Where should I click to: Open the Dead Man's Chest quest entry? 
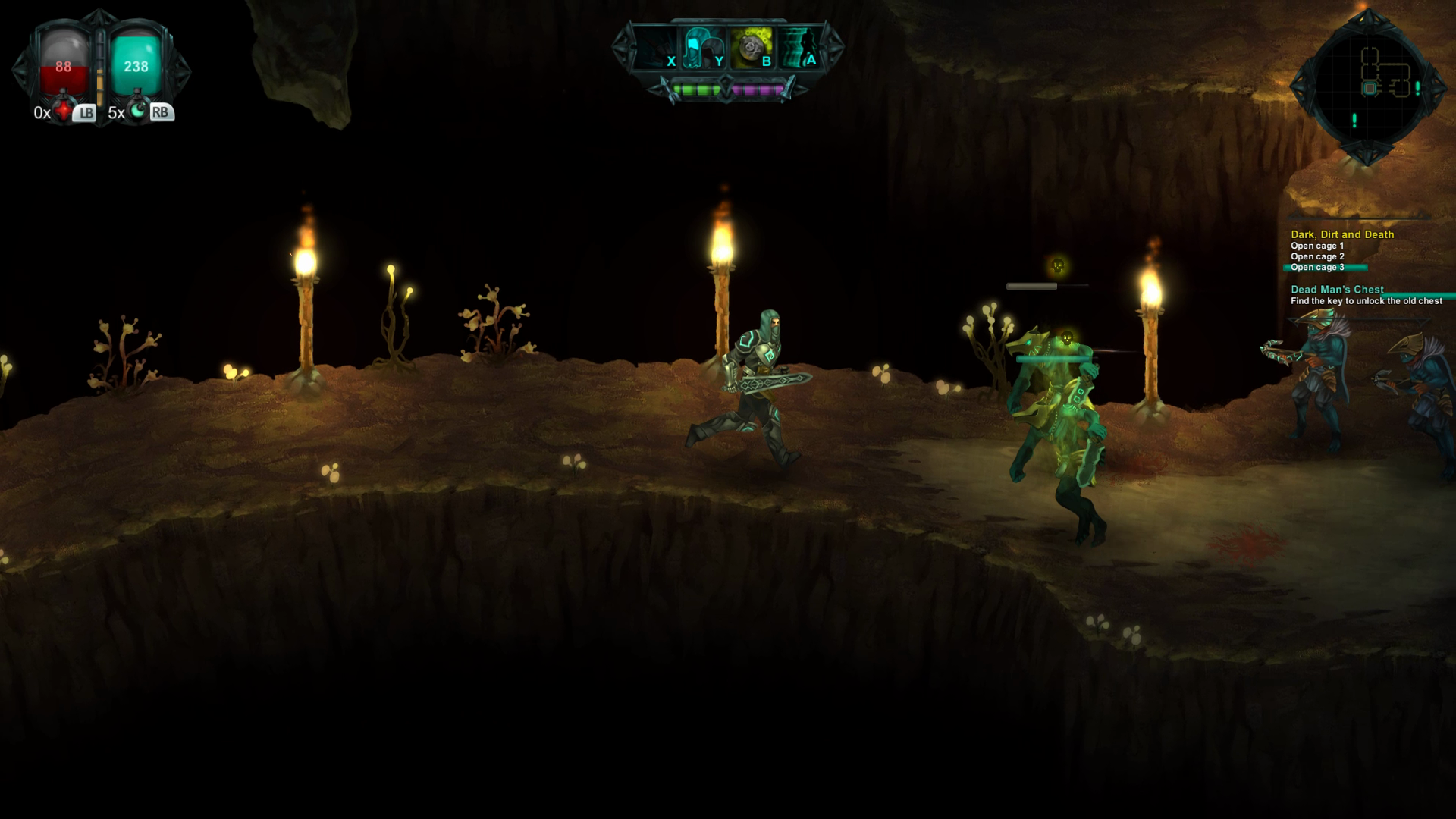point(1336,289)
